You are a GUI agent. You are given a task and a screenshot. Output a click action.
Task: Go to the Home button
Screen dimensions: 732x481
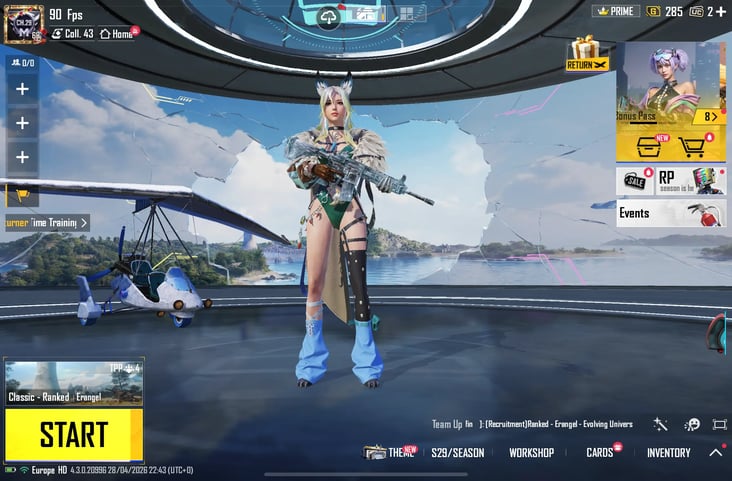click(116, 33)
